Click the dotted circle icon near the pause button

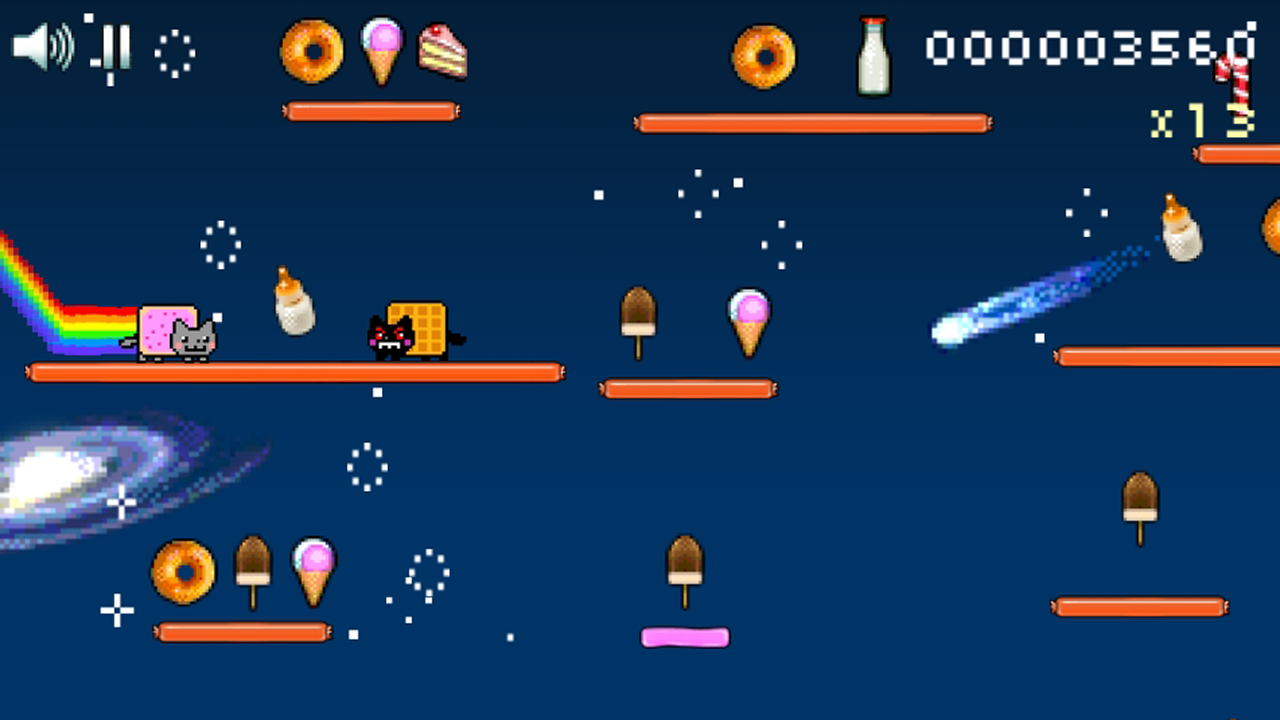(175, 55)
